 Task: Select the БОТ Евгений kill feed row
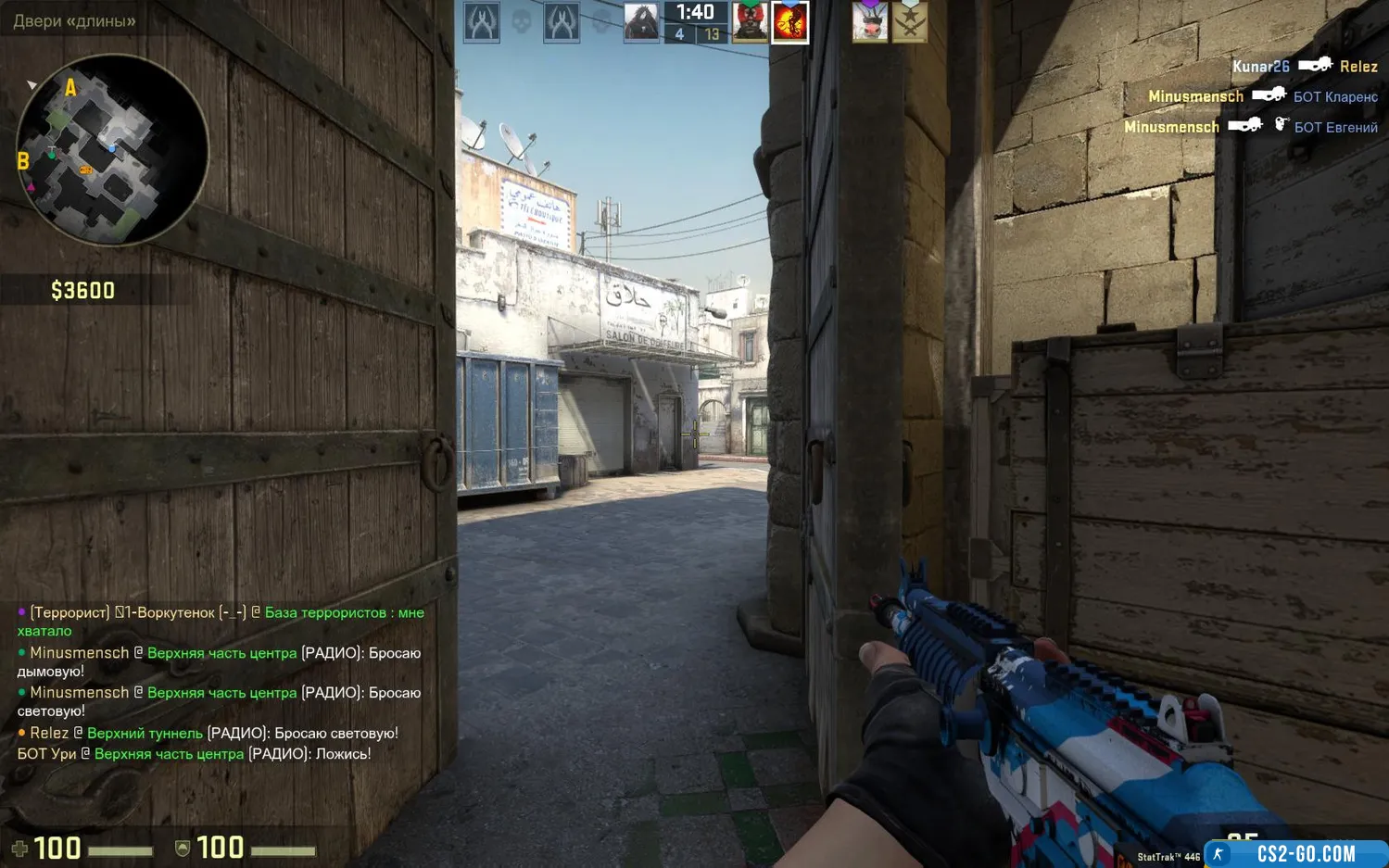click(x=1250, y=127)
